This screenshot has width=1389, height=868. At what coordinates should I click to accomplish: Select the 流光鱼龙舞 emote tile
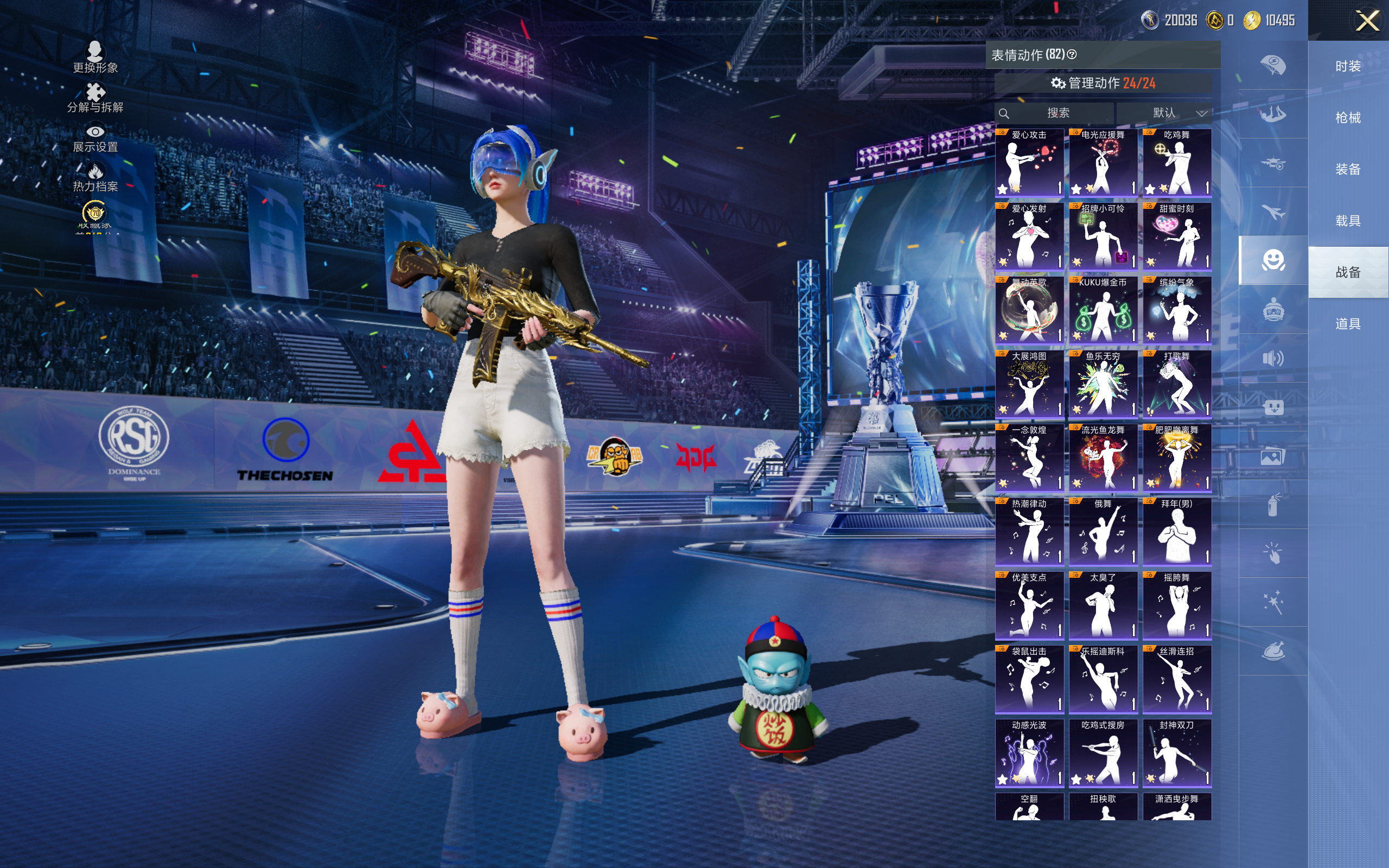click(1103, 458)
